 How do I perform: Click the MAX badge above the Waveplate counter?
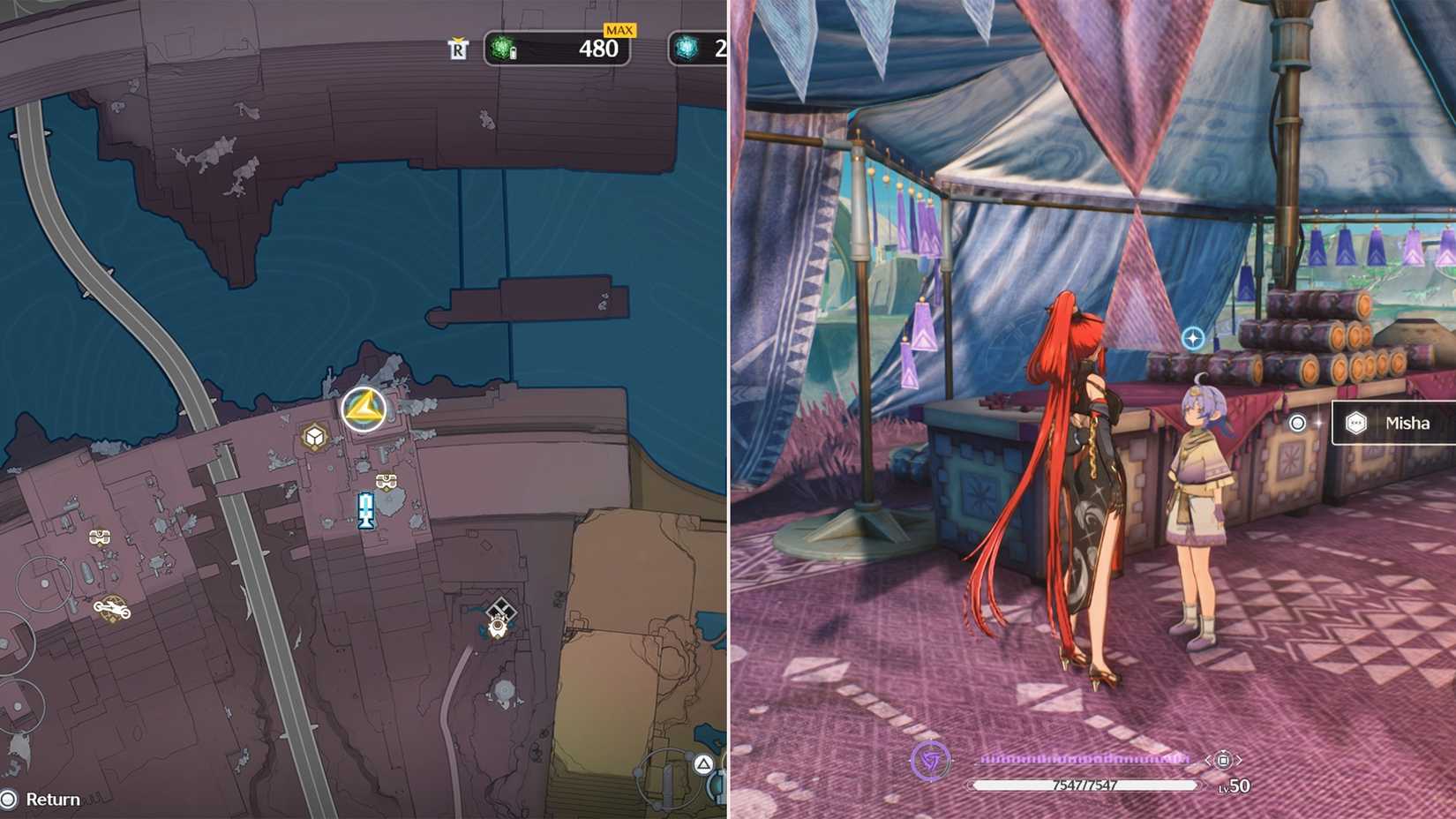[x=620, y=29]
